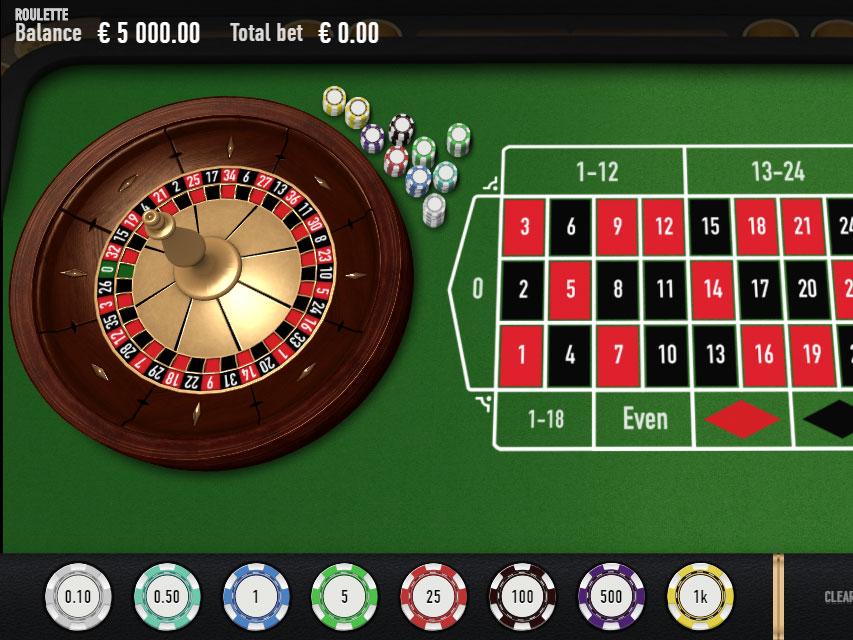
Task: Bet on red number 14
Action: coord(712,290)
